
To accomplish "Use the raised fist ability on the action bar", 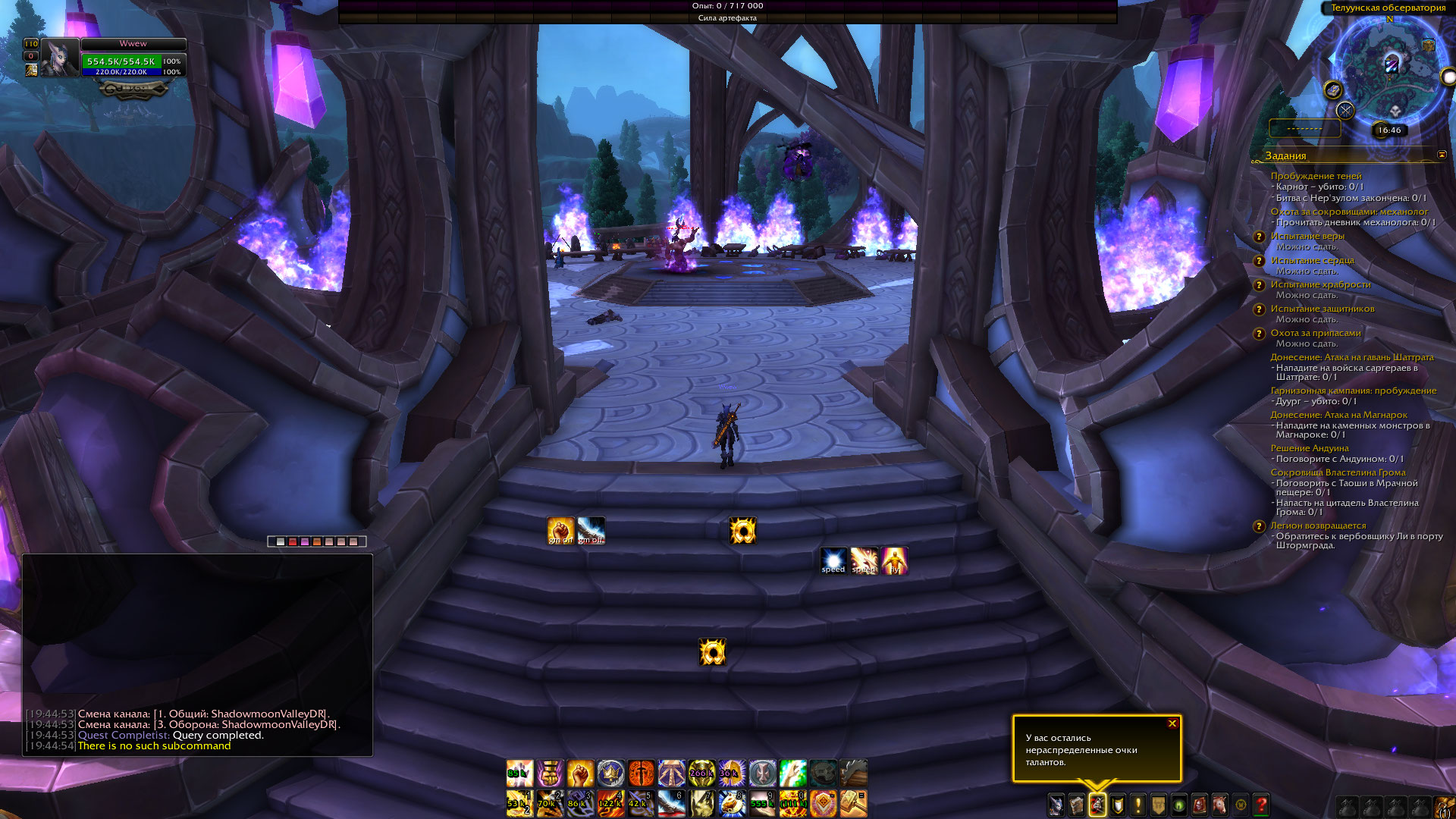I will pos(580,773).
